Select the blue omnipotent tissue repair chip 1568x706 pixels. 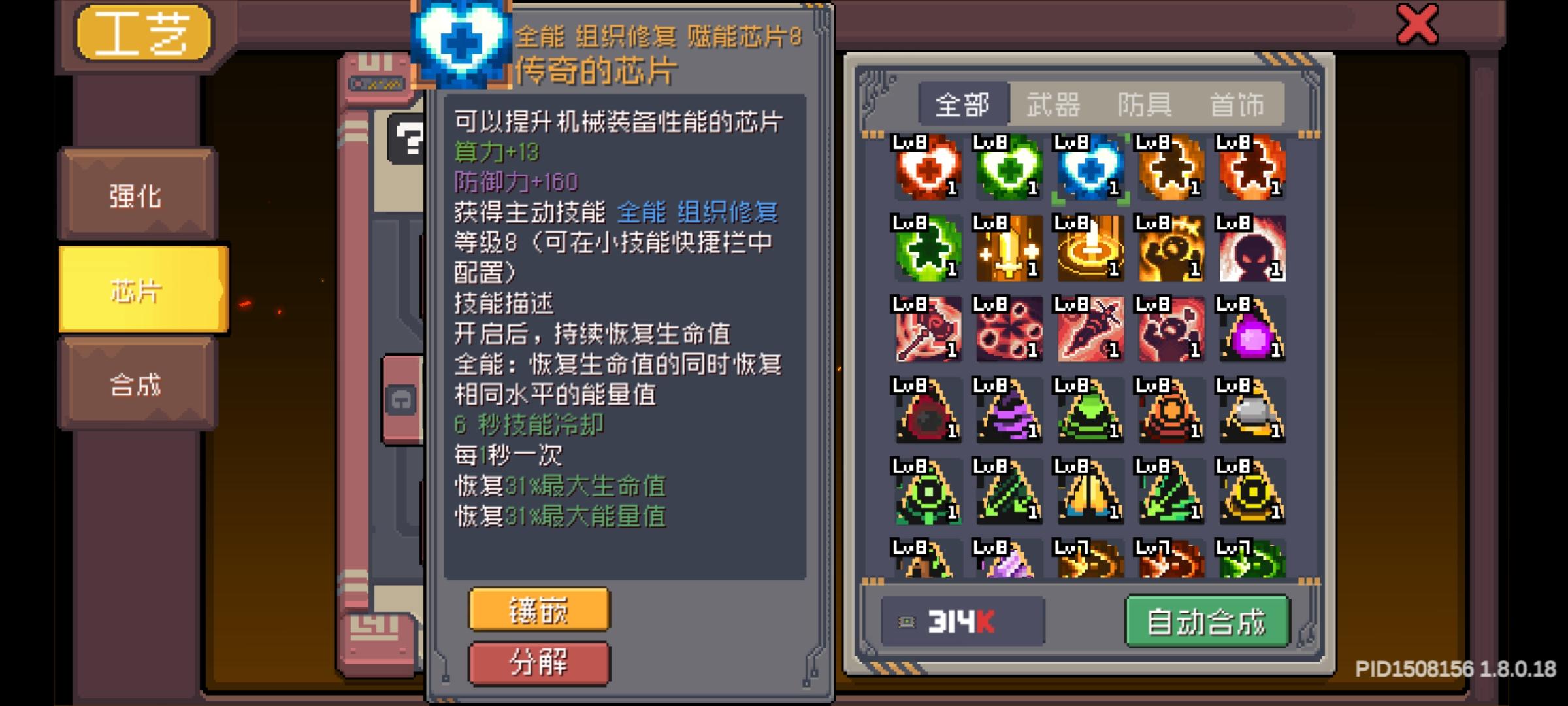pos(1090,169)
